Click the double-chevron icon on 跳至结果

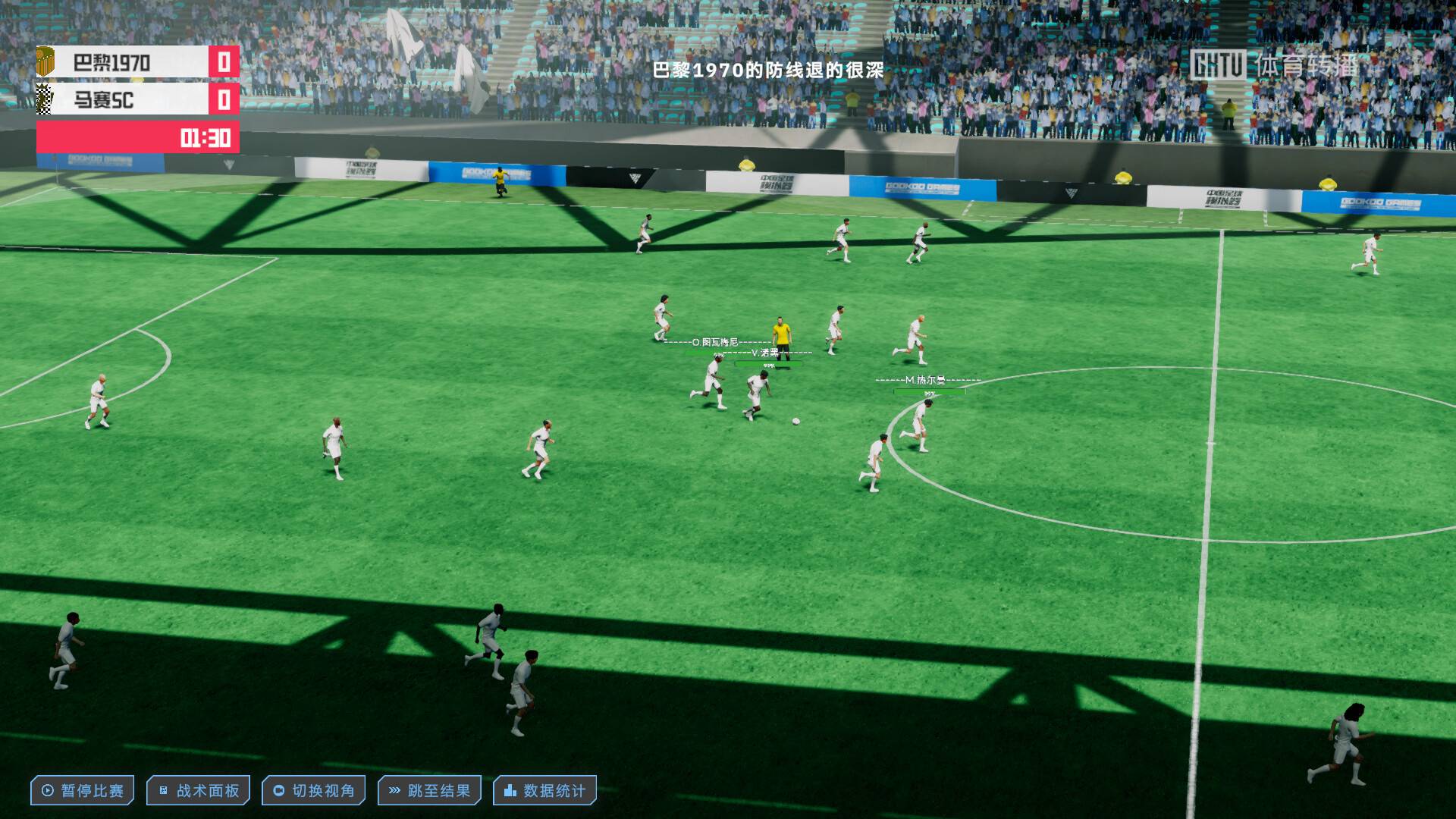[394, 789]
